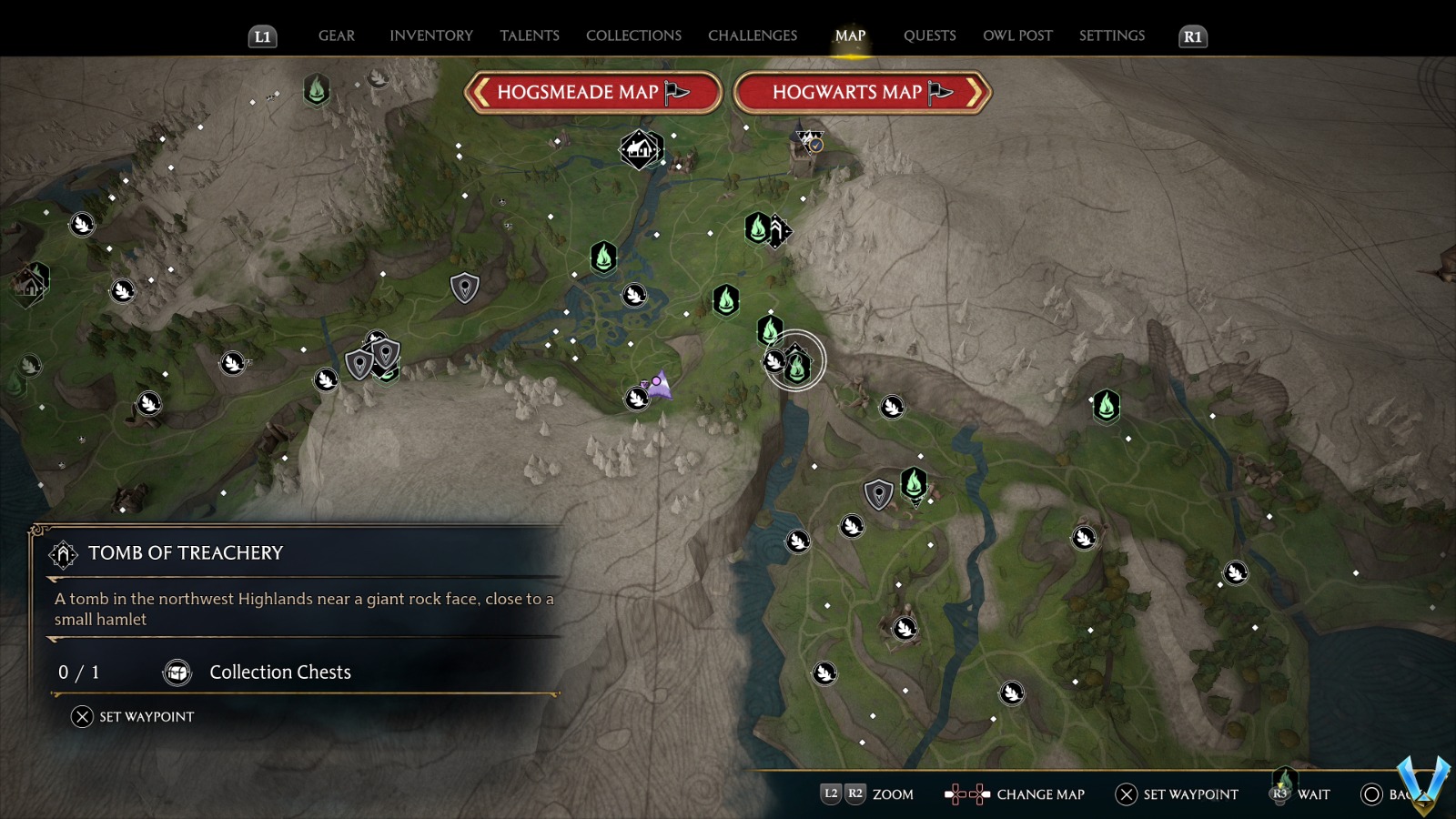Click the hamlet icon on the far left edge
Viewport: 1456px width, 819px height.
pos(30,284)
